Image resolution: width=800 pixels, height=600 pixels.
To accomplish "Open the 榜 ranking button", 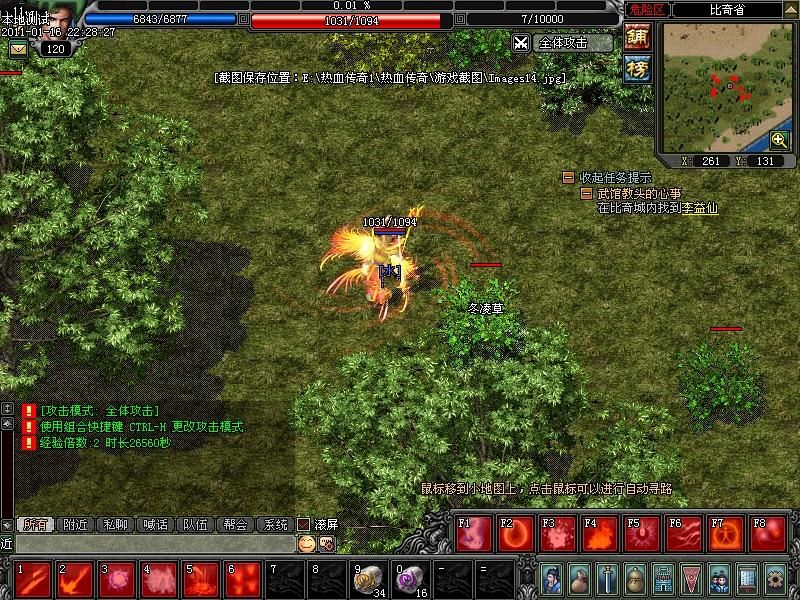I will [637, 68].
